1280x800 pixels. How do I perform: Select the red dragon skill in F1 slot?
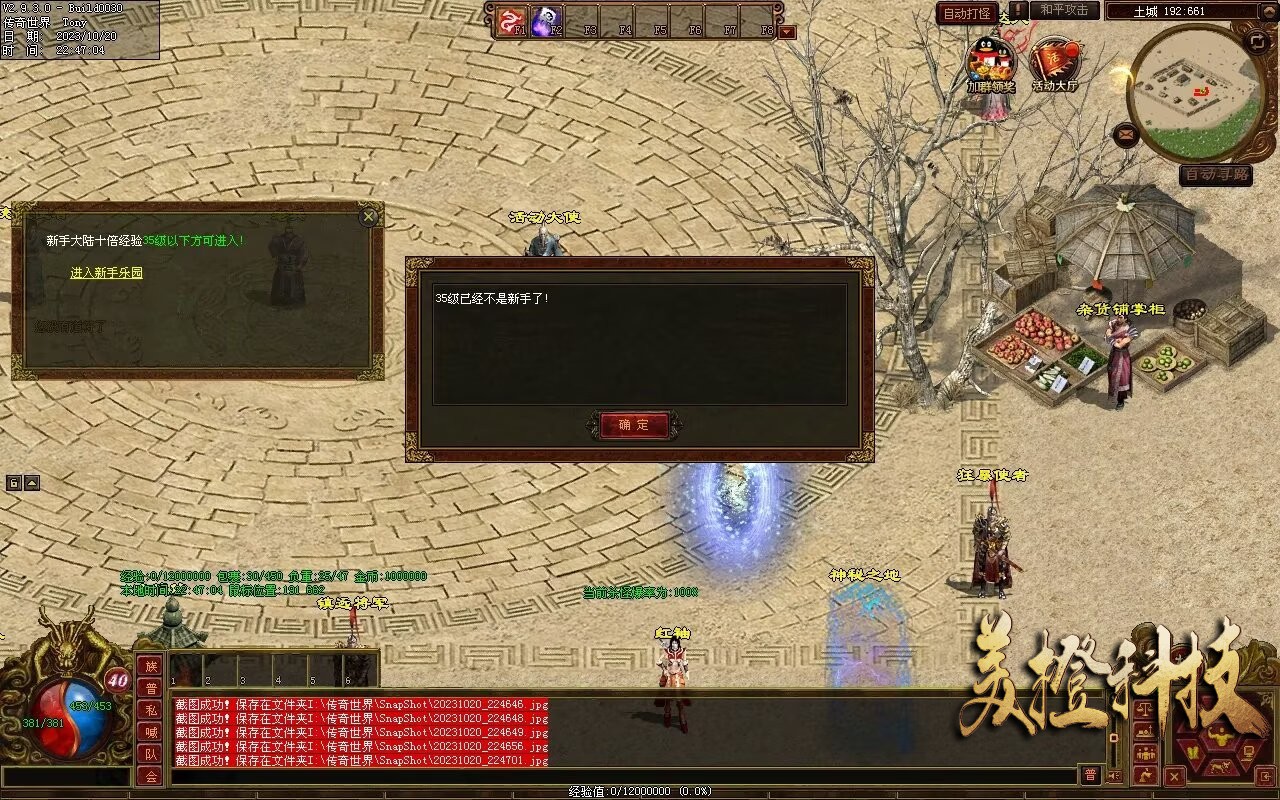pyautogui.click(x=511, y=19)
